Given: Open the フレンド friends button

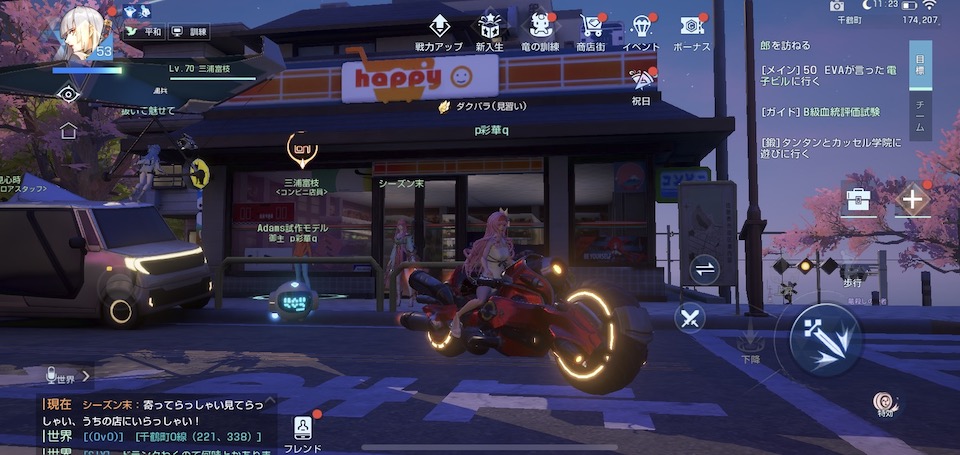Looking at the screenshot, I should [x=302, y=430].
